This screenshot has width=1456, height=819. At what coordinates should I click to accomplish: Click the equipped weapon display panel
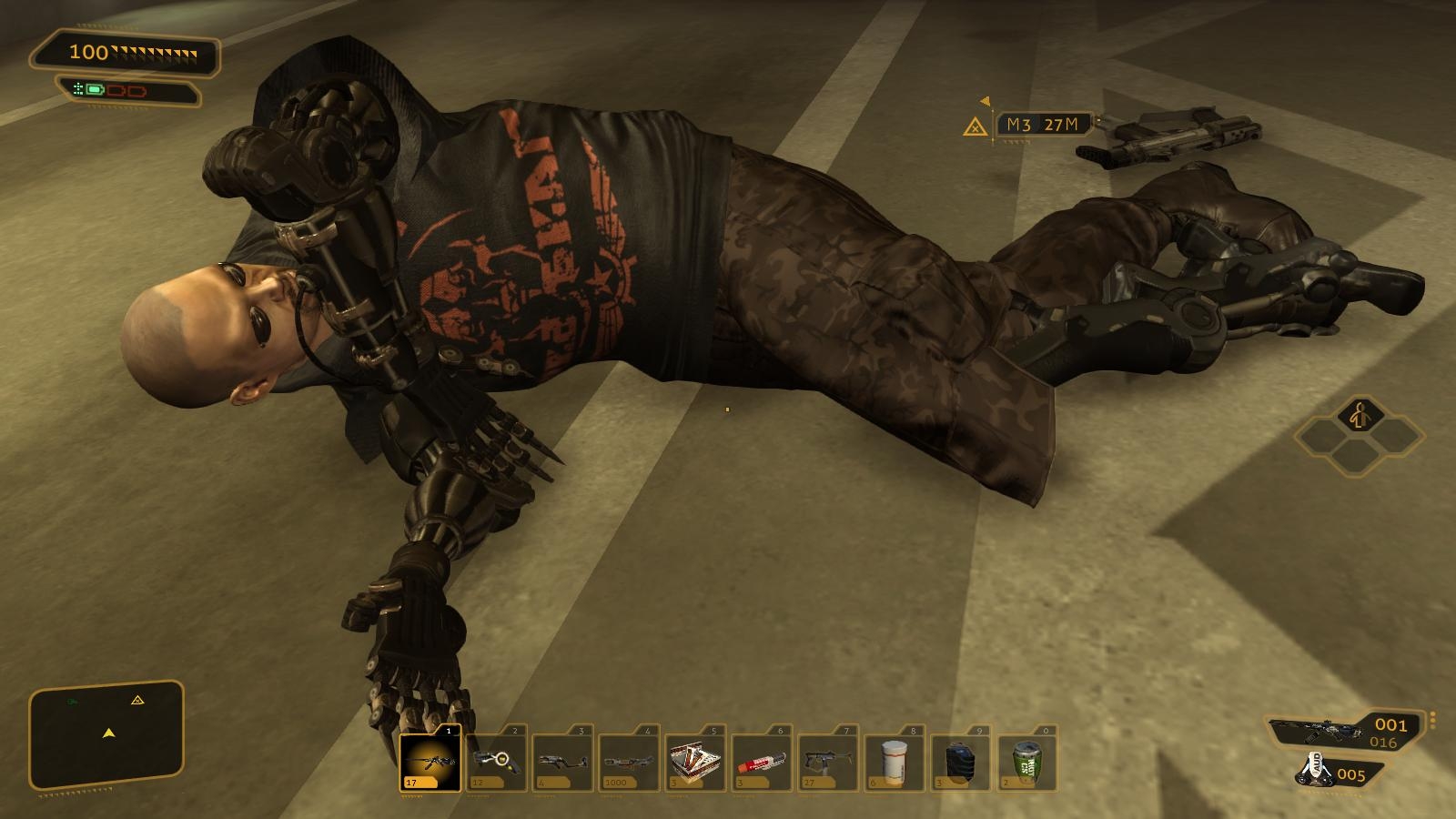tap(1345, 731)
